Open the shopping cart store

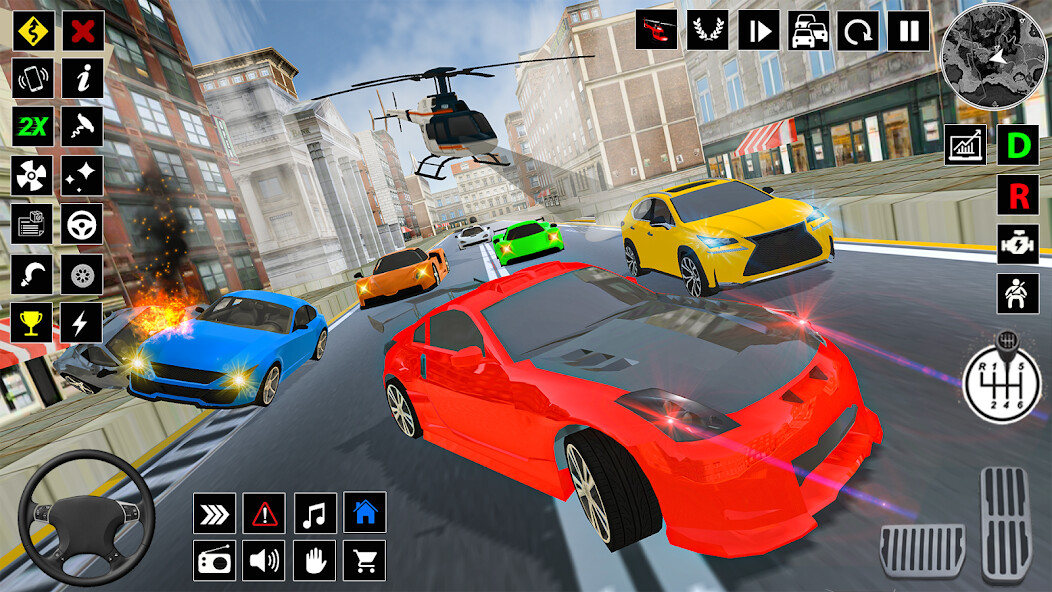click(x=365, y=561)
